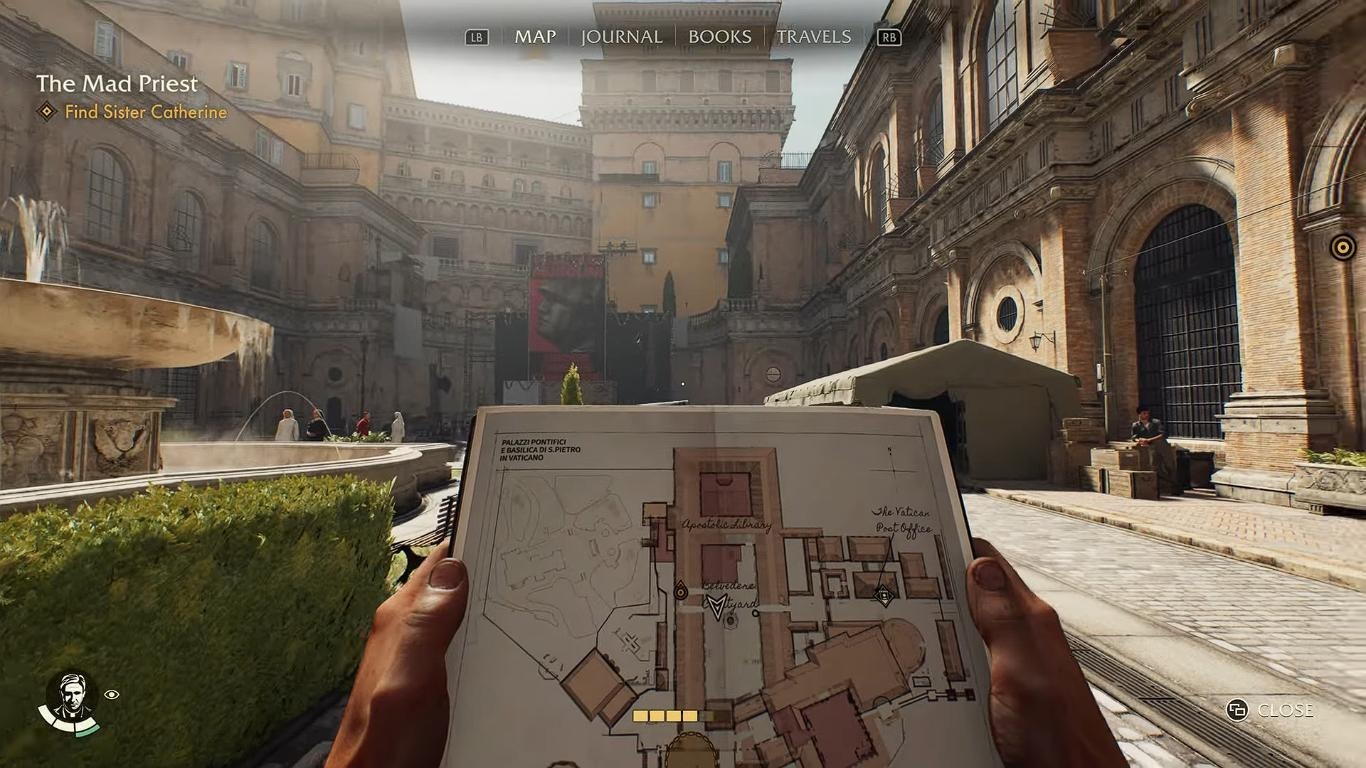Close the map screen

[x=1271, y=710]
